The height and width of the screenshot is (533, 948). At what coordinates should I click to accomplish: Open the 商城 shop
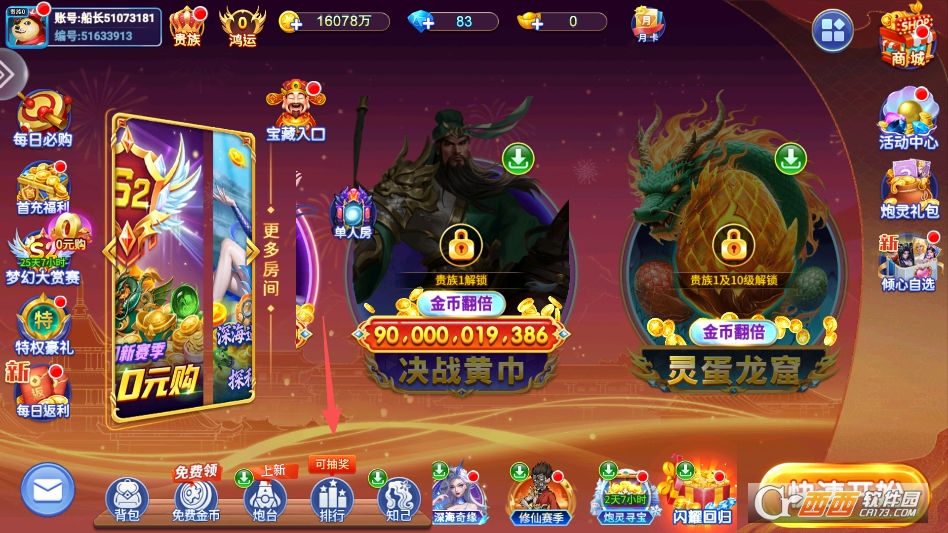pyautogui.click(x=906, y=38)
